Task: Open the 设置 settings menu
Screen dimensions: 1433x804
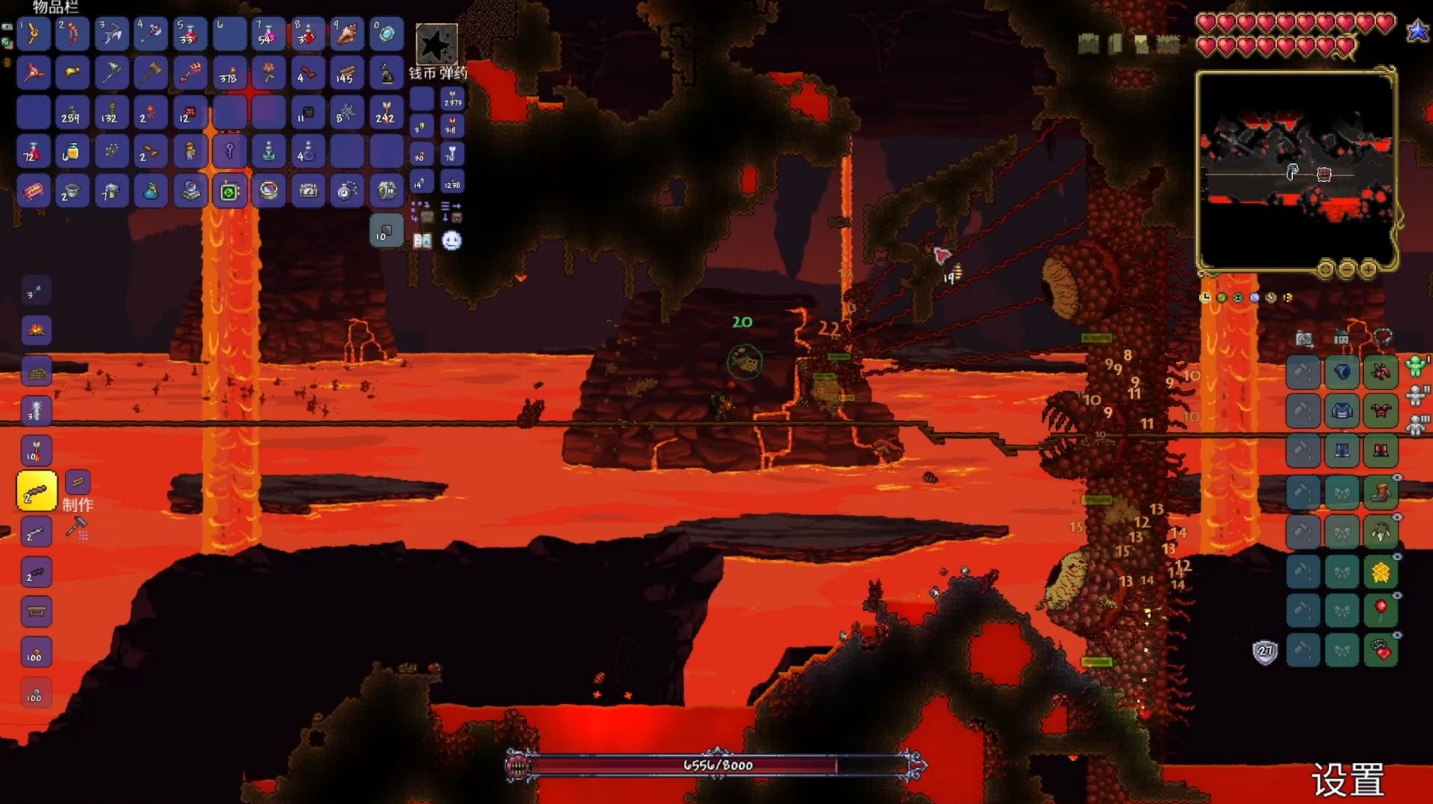Action: tap(1347, 780)
